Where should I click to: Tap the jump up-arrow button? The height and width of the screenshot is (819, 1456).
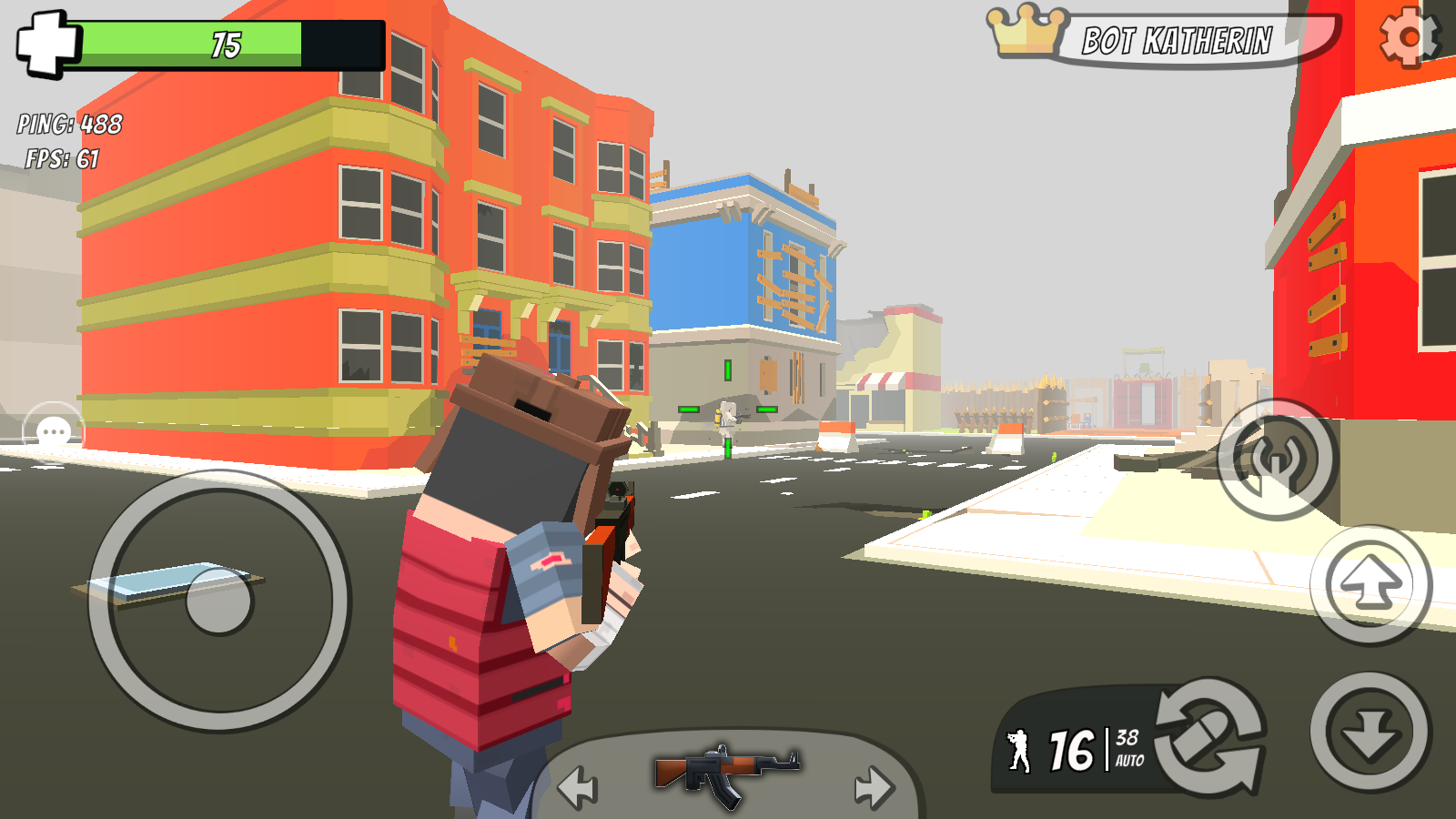(1370, 585)
